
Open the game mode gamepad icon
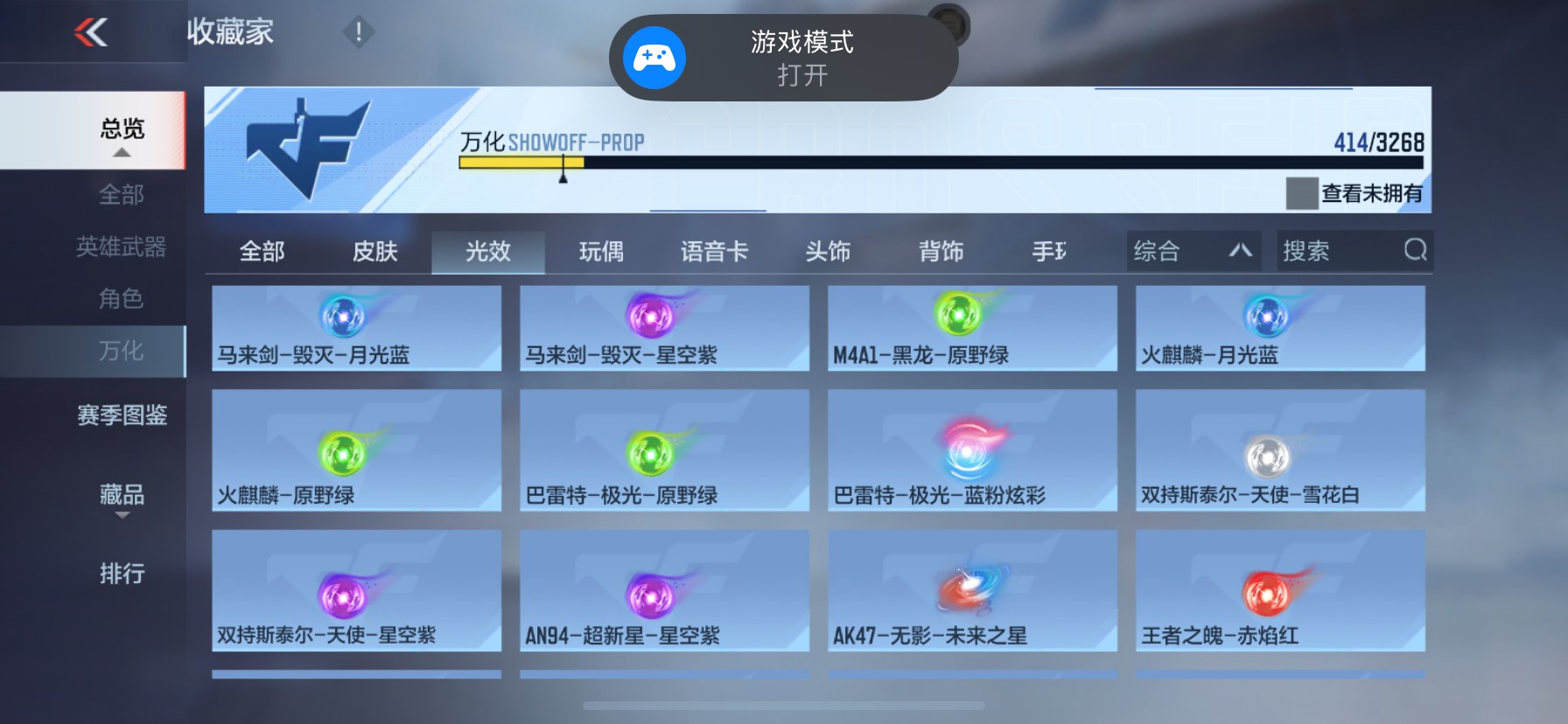click(653, 57)
